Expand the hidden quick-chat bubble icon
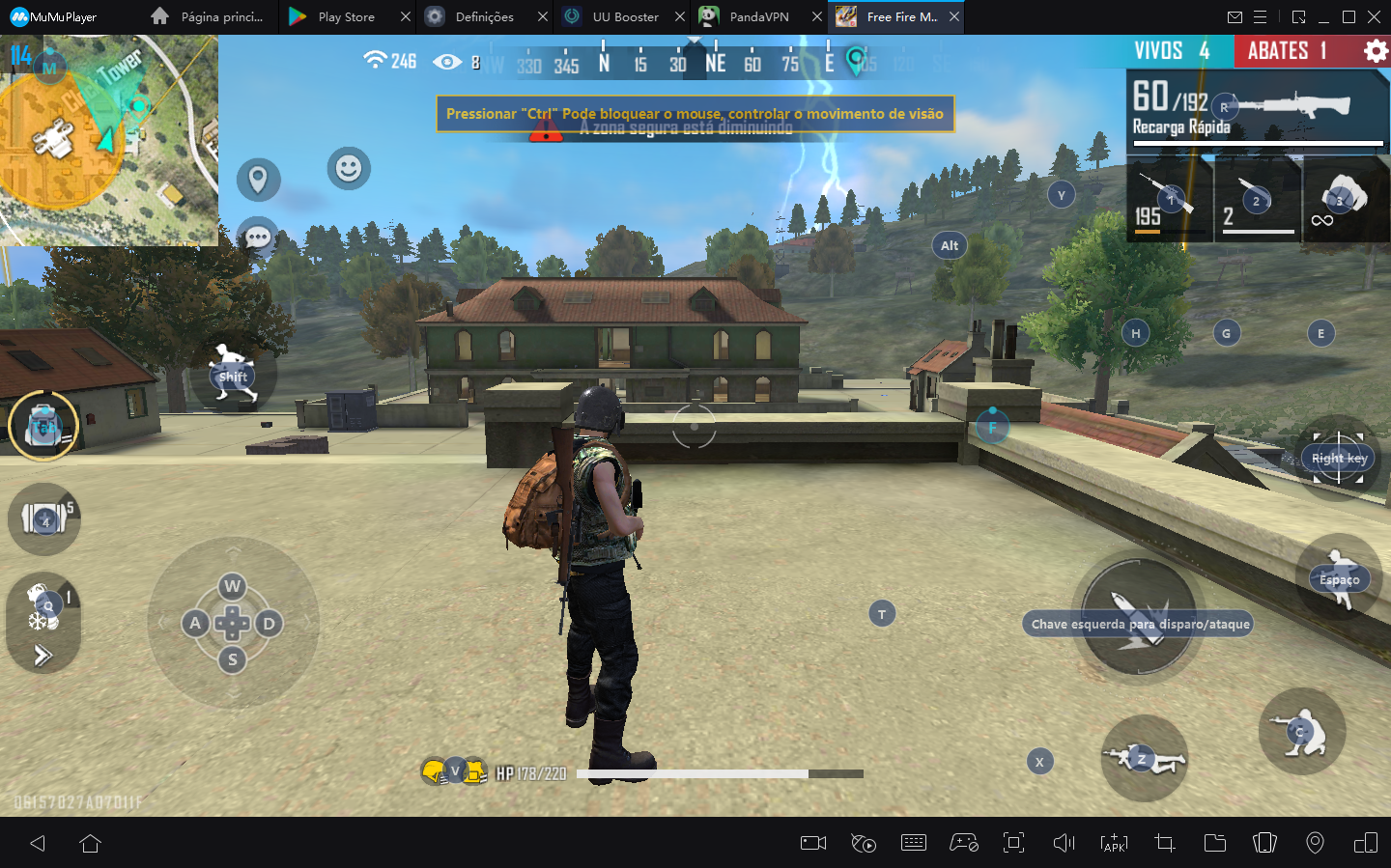Screen dimensions: 1391x868 (256, 237)
